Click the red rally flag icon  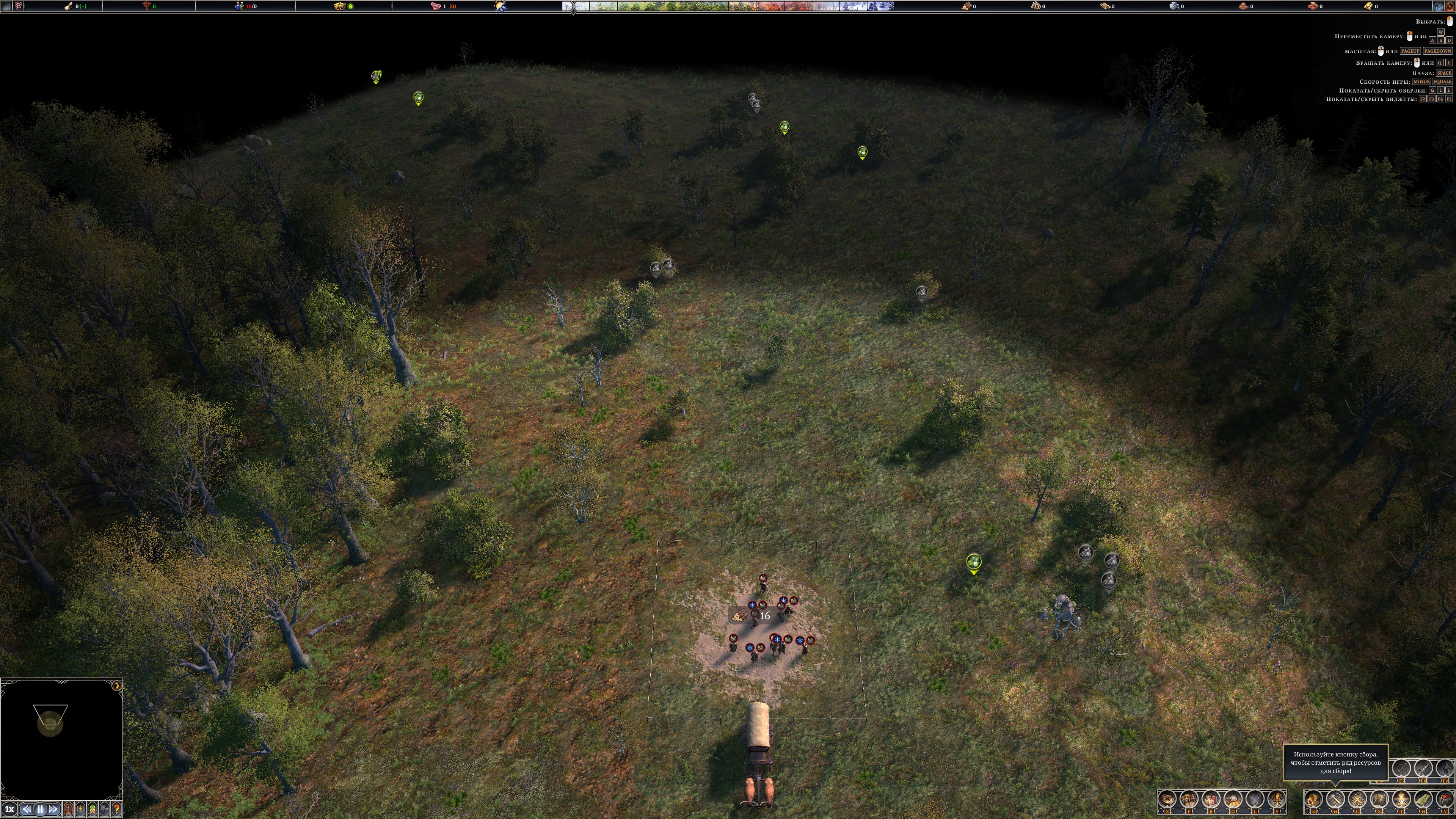pos(1444,799)
